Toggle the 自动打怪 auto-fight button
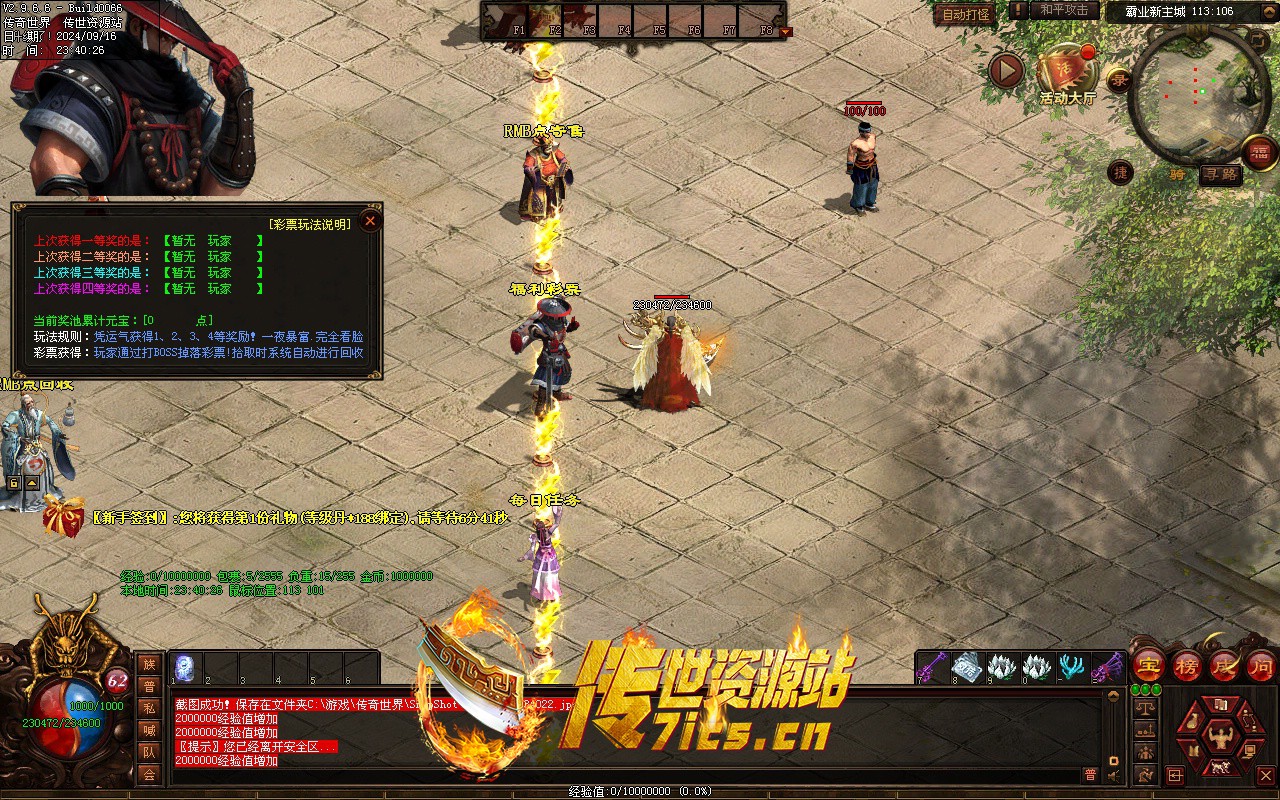Viewport: 1280px width, 800px height. pos(965,14)
